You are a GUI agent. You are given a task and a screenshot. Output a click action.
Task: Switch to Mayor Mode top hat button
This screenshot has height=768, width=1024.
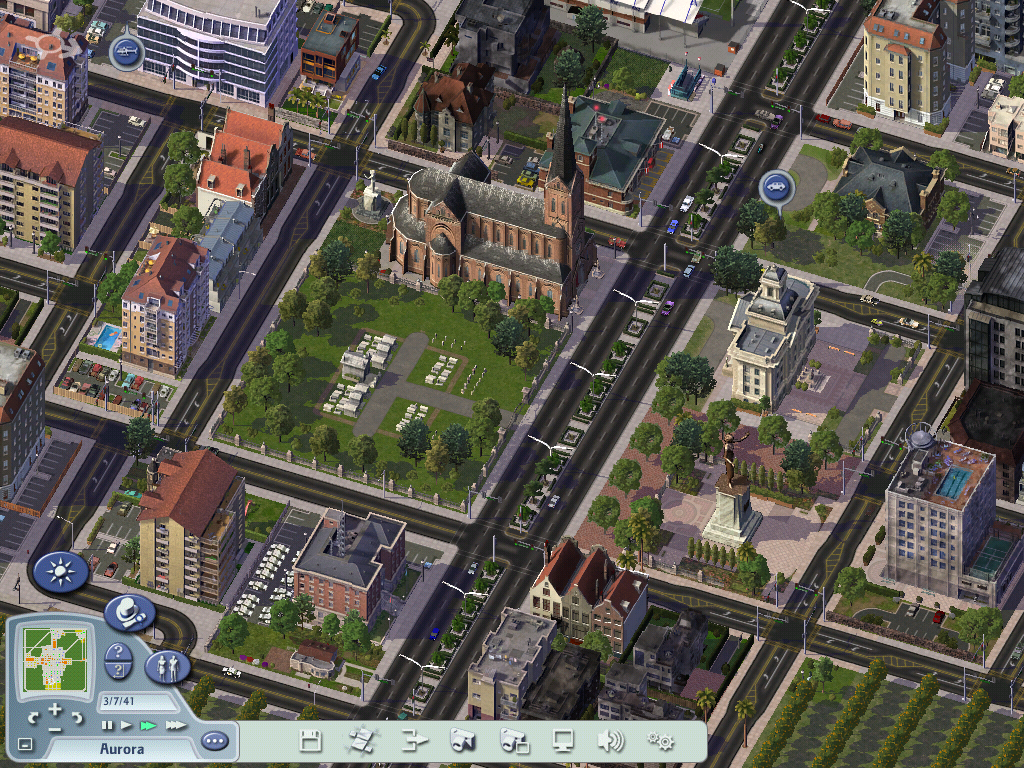click(128, 612)
